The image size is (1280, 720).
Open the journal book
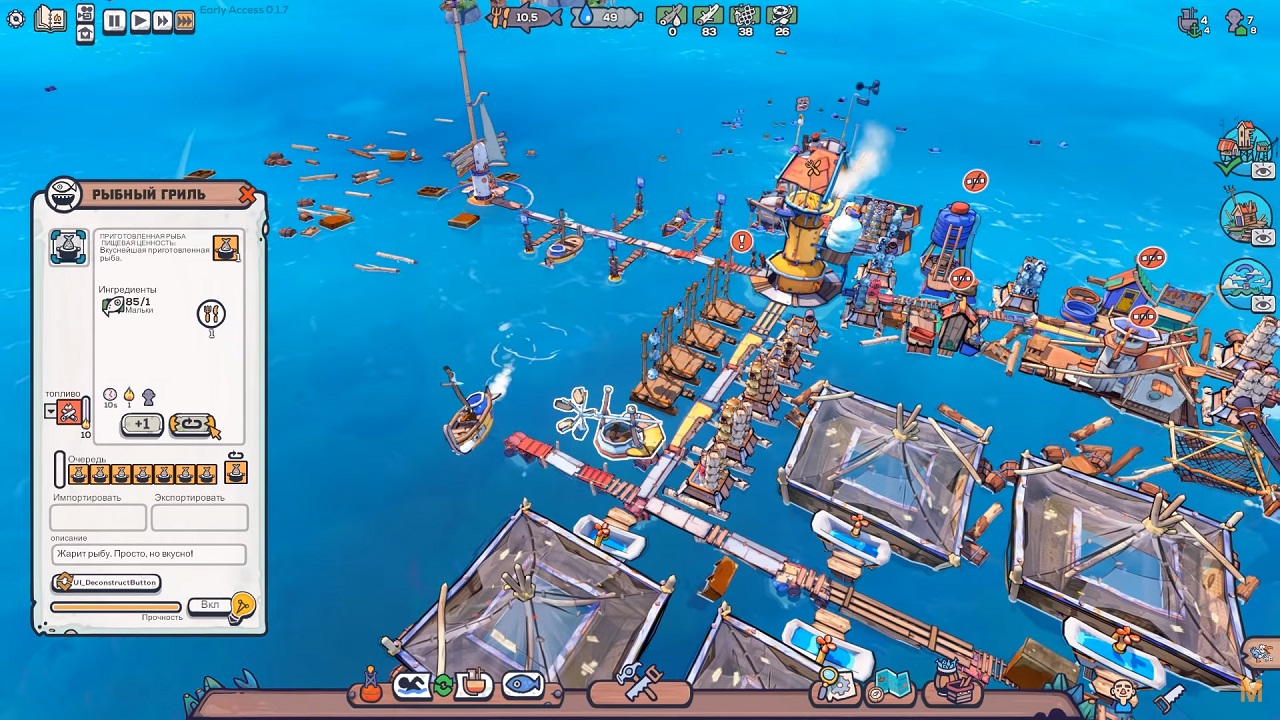pos(50,18)
